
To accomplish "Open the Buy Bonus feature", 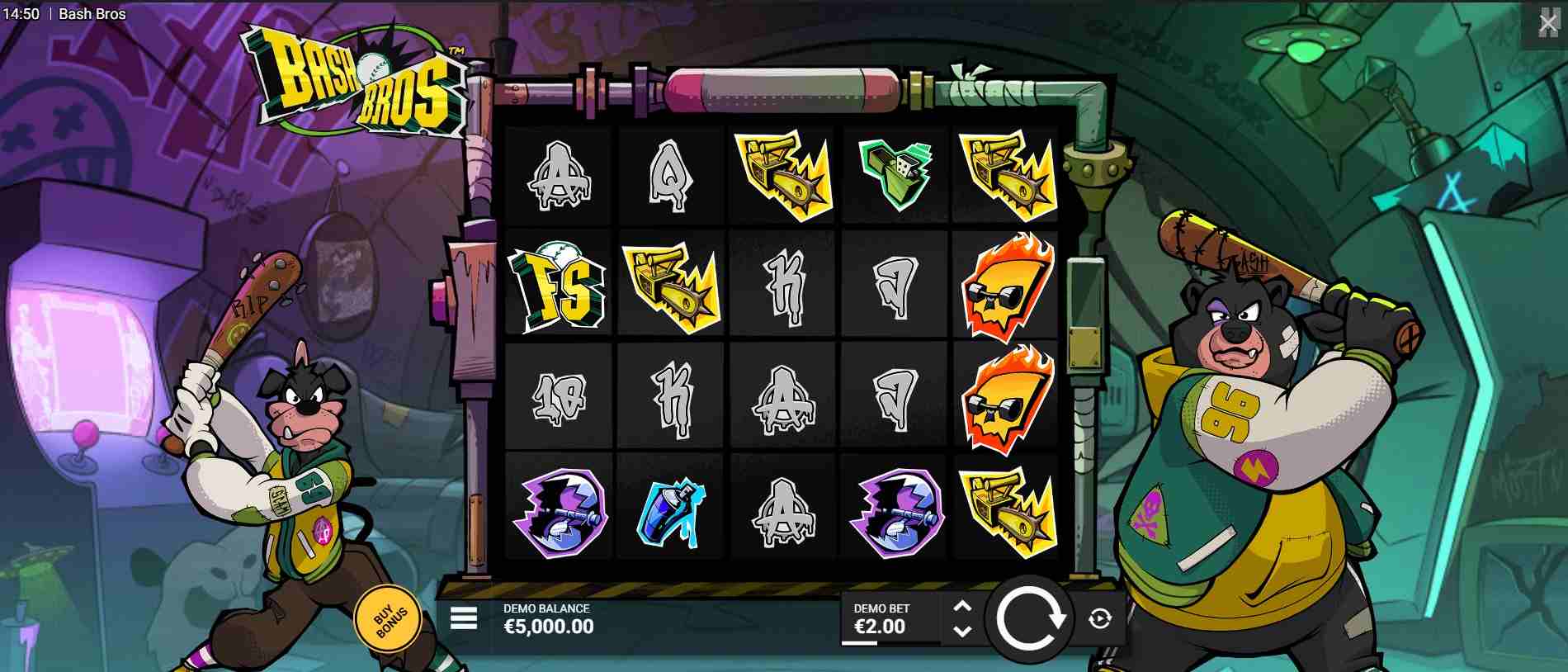I will pos(387,617).
